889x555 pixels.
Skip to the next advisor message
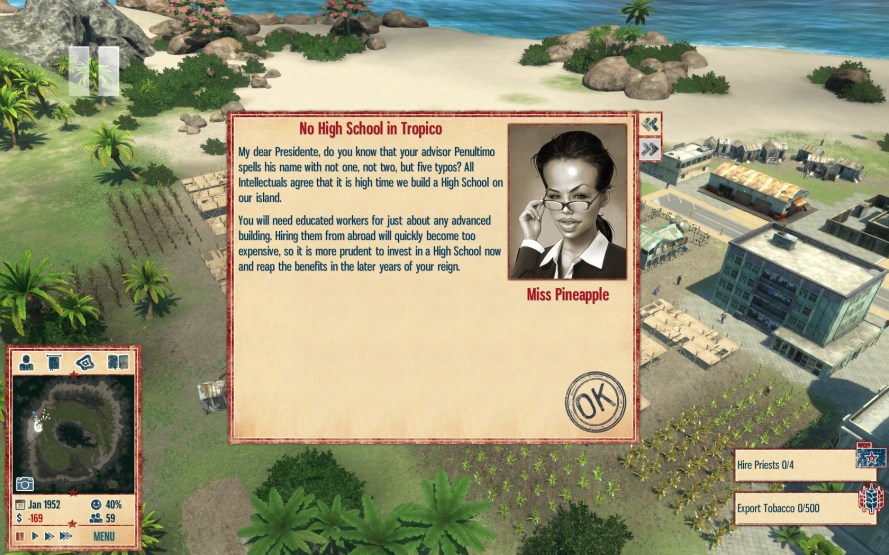650,149
